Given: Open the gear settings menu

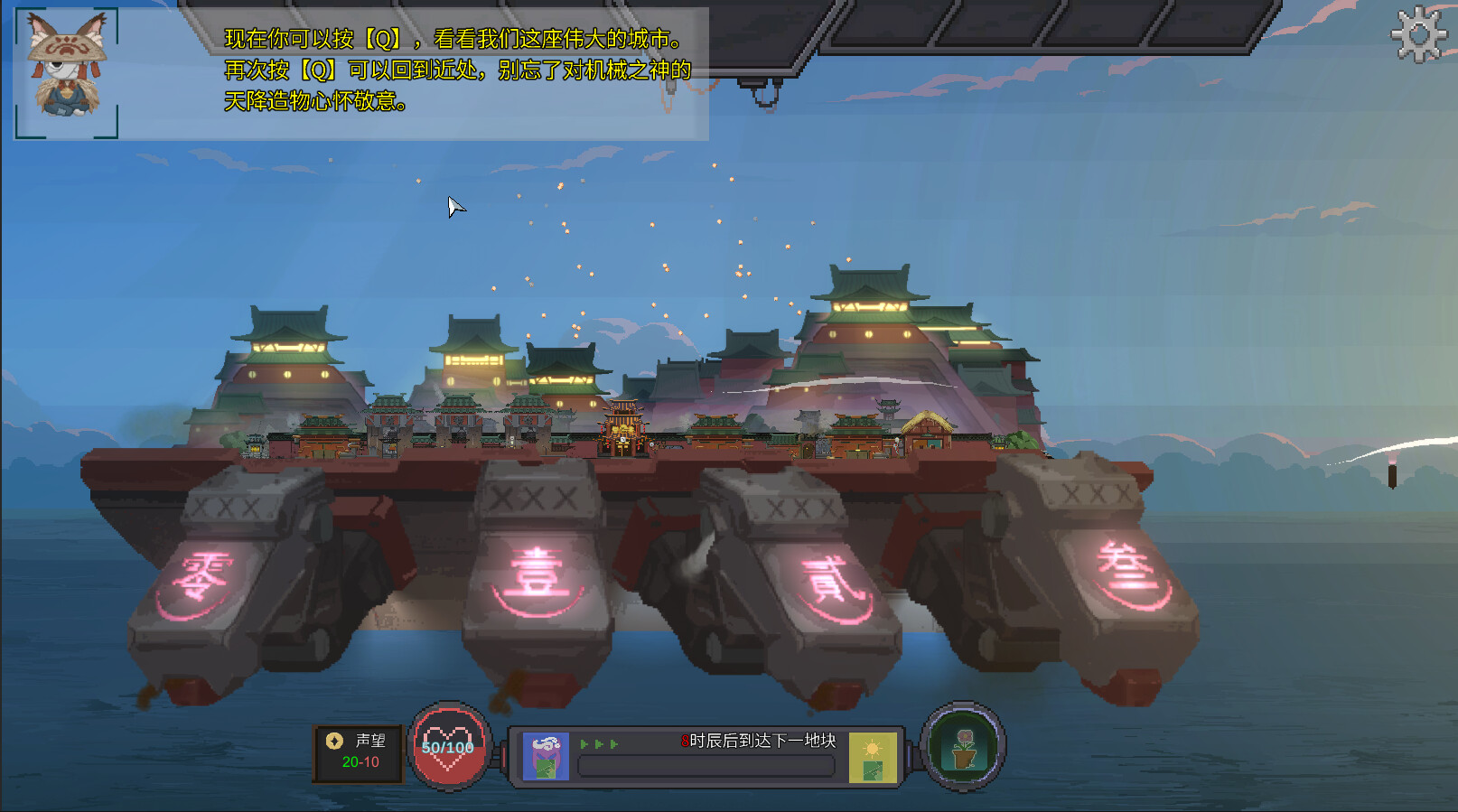Looking at the screenshot, I should [x=1419, y=35].
